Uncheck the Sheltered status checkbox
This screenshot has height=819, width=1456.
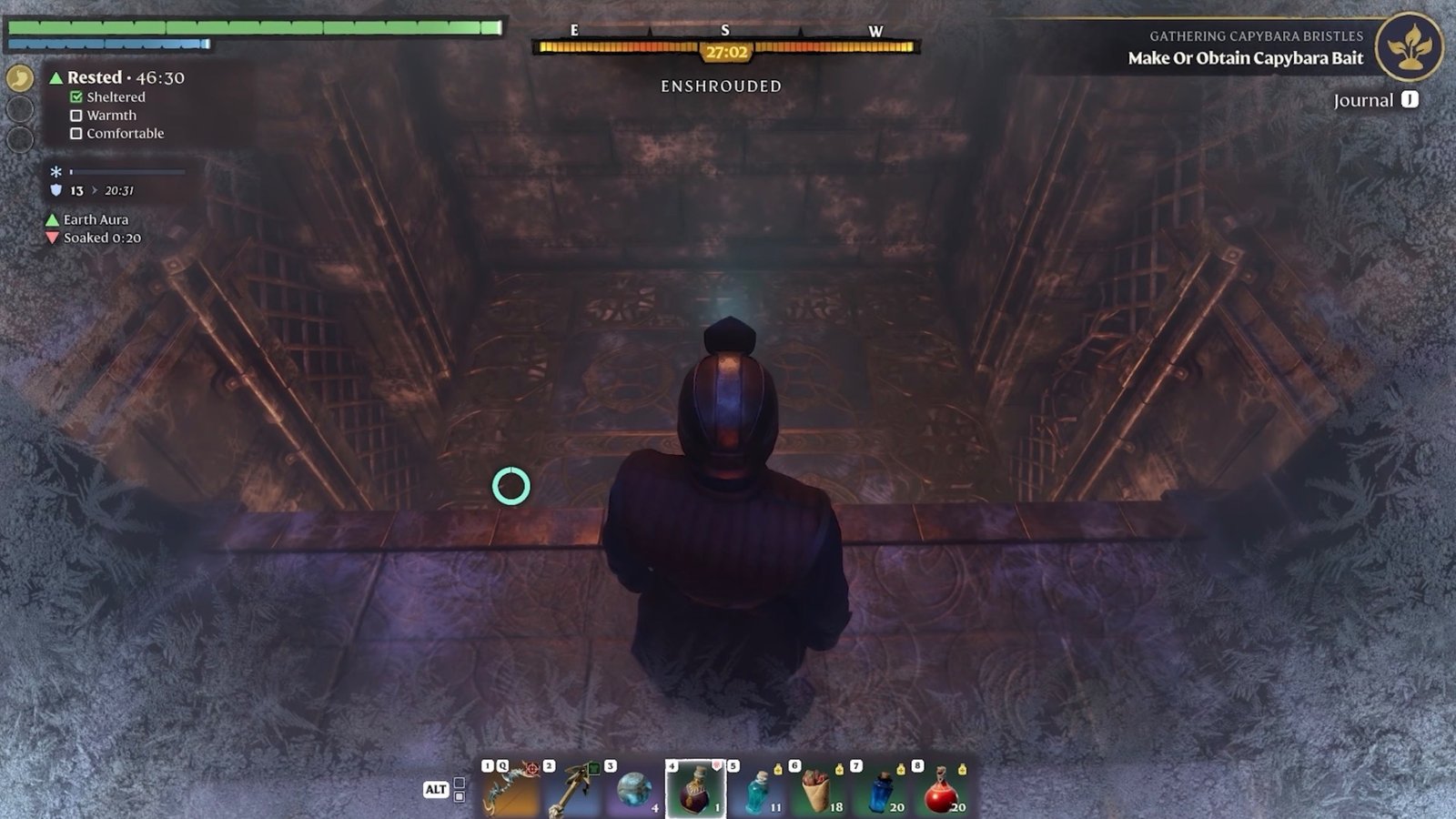76,96
